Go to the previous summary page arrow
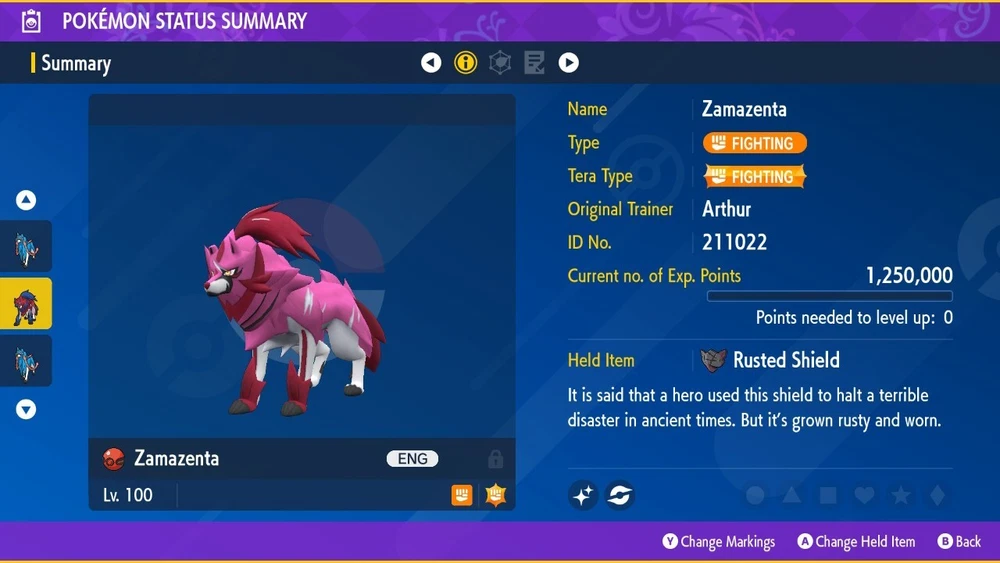Image resolution: width=1000 pixels, height=563 pixels. tap(431, 63)
